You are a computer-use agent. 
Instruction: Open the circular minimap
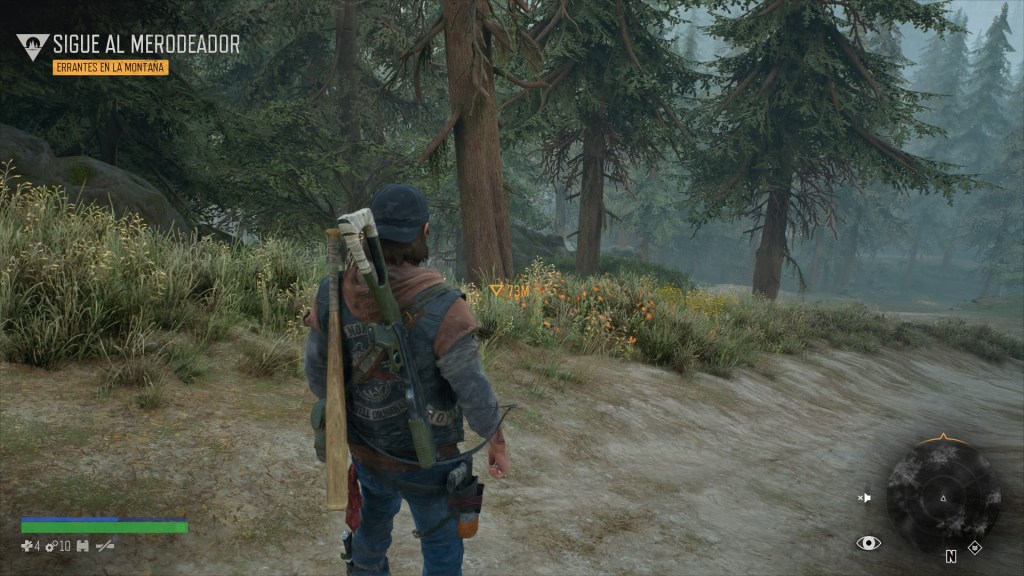click(x=943, y=495)
